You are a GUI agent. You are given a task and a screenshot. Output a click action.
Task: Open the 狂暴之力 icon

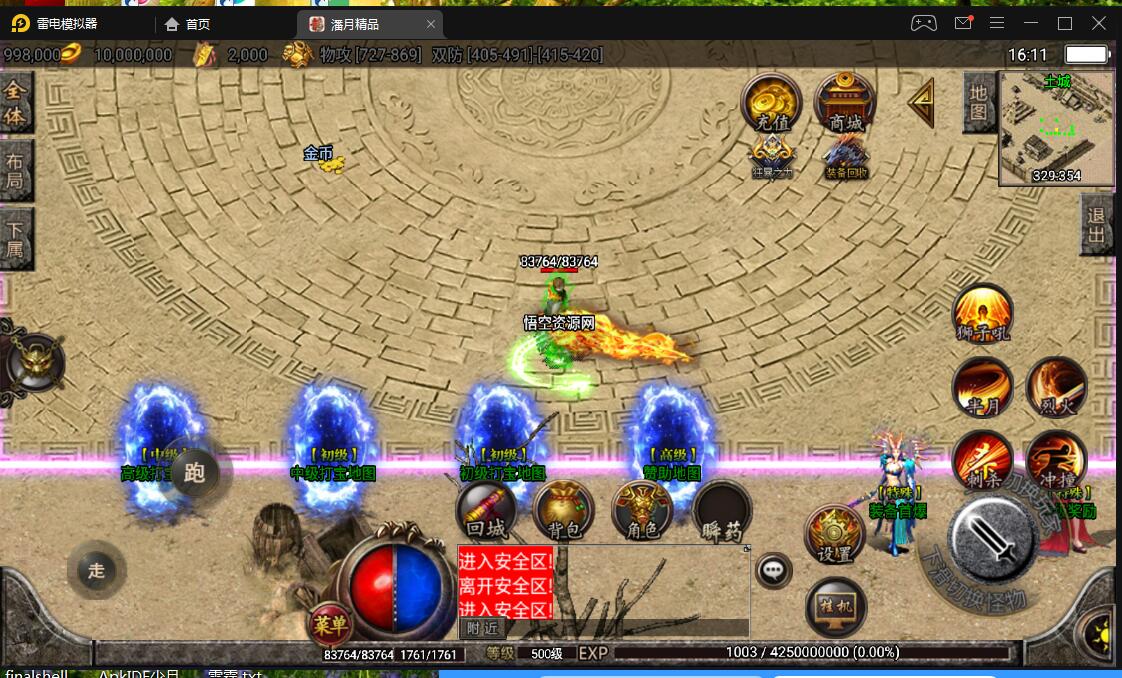click(772, 157)
